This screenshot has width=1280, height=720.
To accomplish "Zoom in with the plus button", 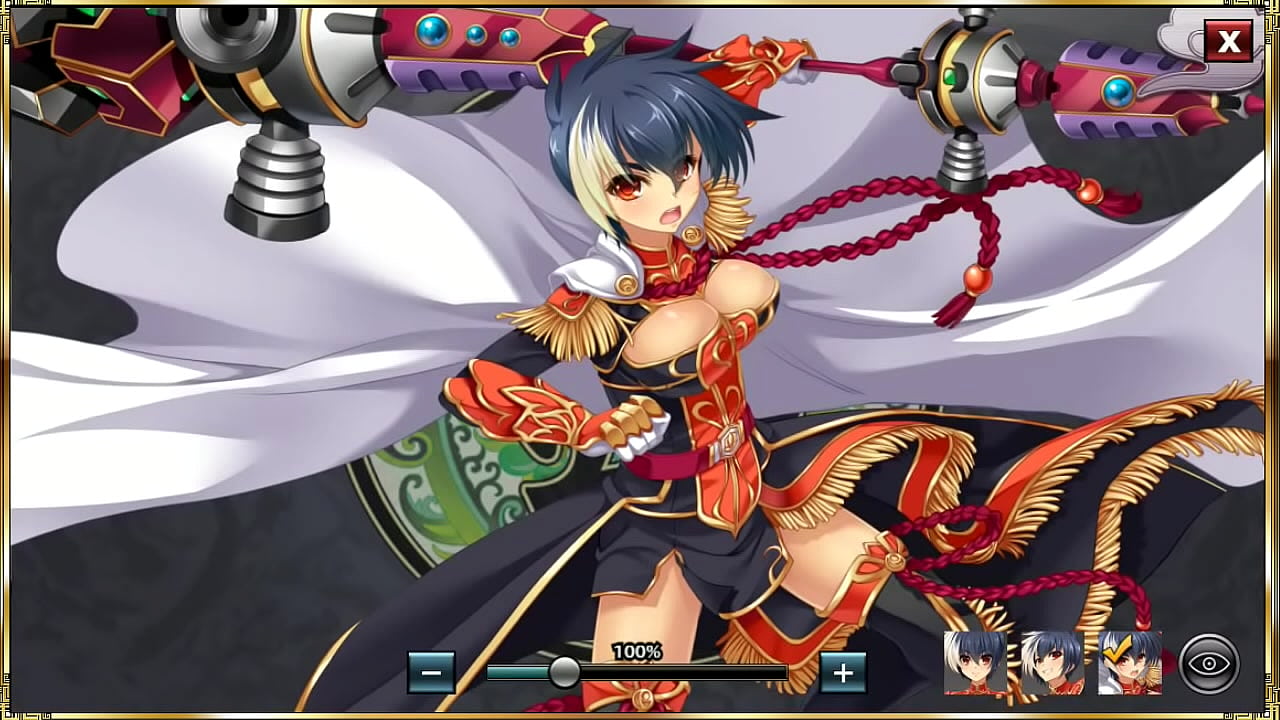I will coord(843,672).
